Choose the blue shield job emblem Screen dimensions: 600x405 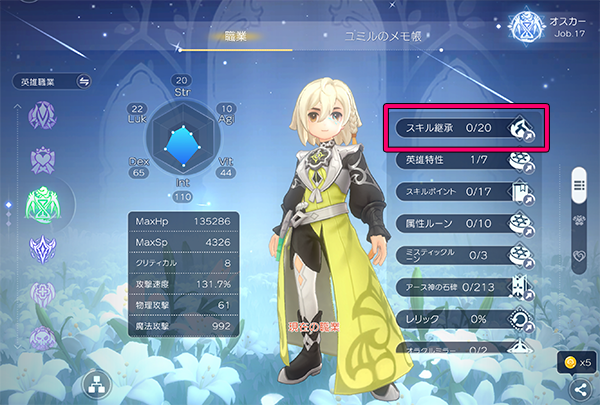point(44,248)
